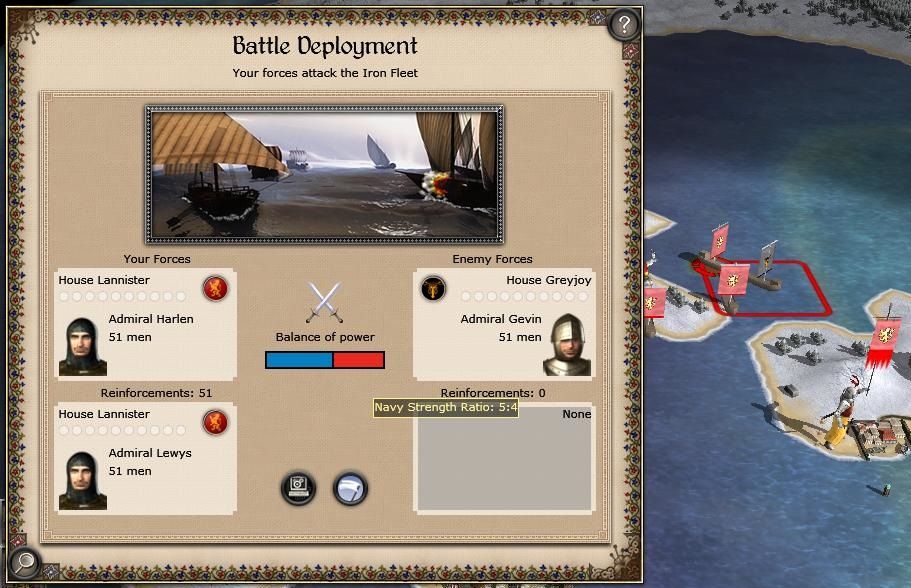Withdraw from battle using the retreat button

pyautogui.click(x=350, y=488)
